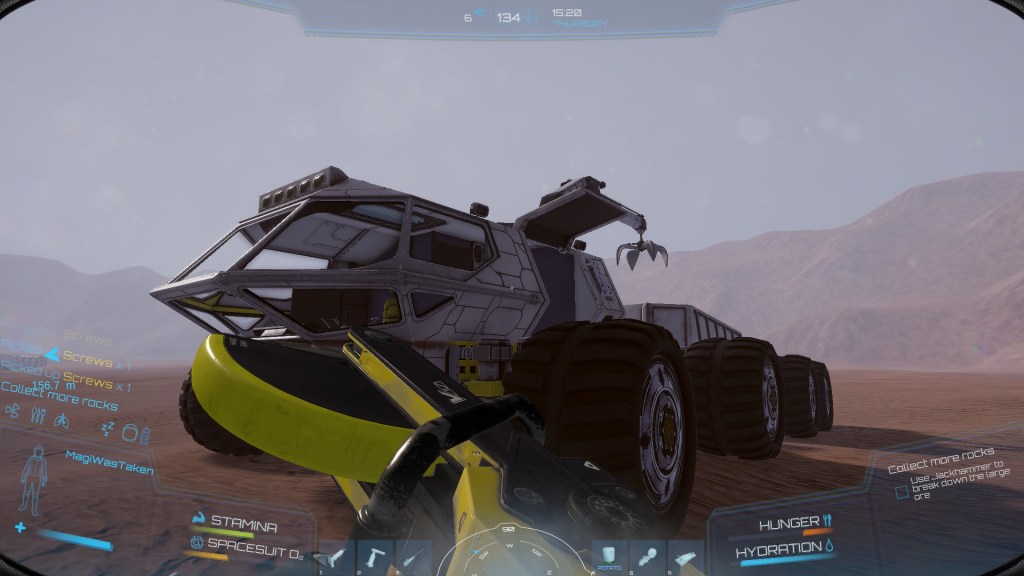Click the suit battery level icon
Image resolution: width=1024 pixels, height=576 pixels.
(x=146, y=436)
